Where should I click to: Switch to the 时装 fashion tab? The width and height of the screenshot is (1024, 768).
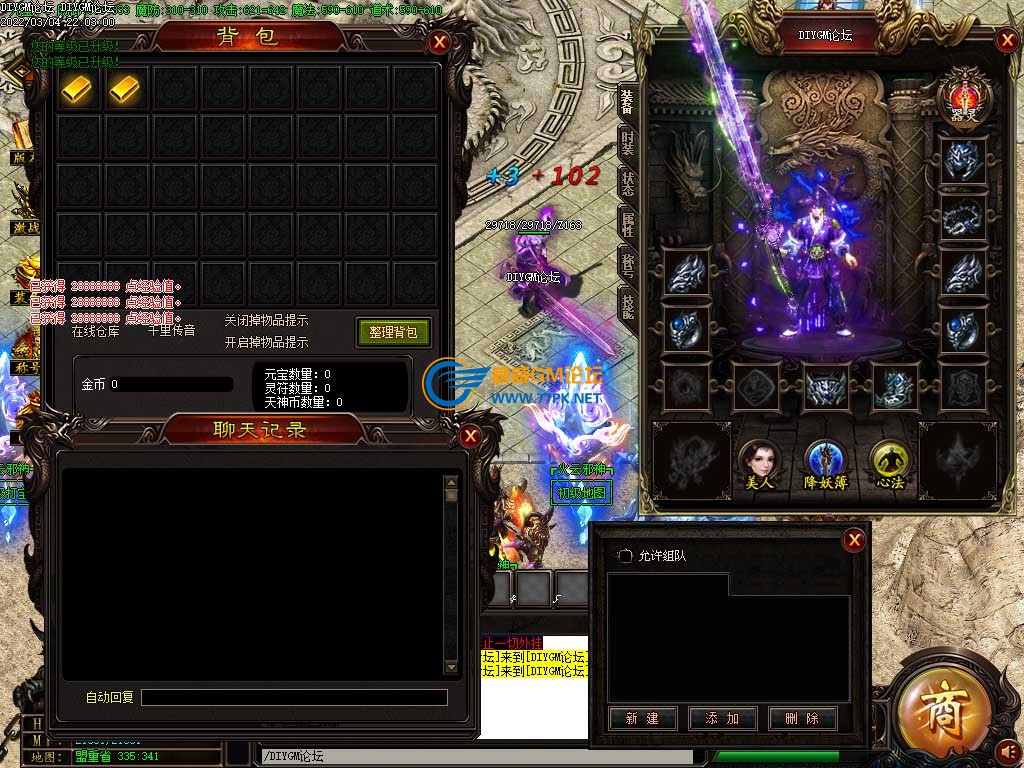pyautogui.click(x=627, y=142)
